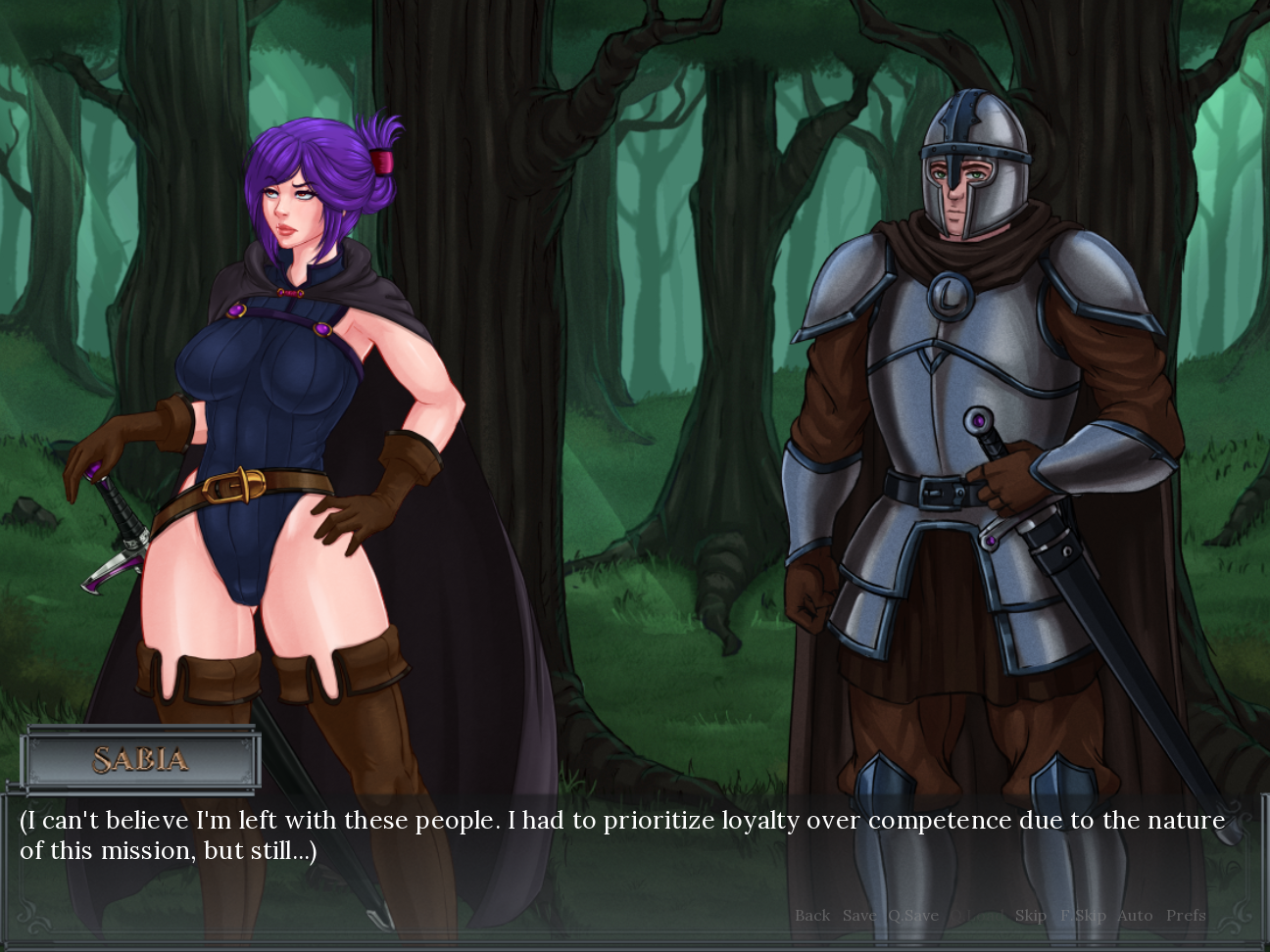
Task: Activate F.Skip fast skip
Action: pyautogui.click(x=1083, y=916)
